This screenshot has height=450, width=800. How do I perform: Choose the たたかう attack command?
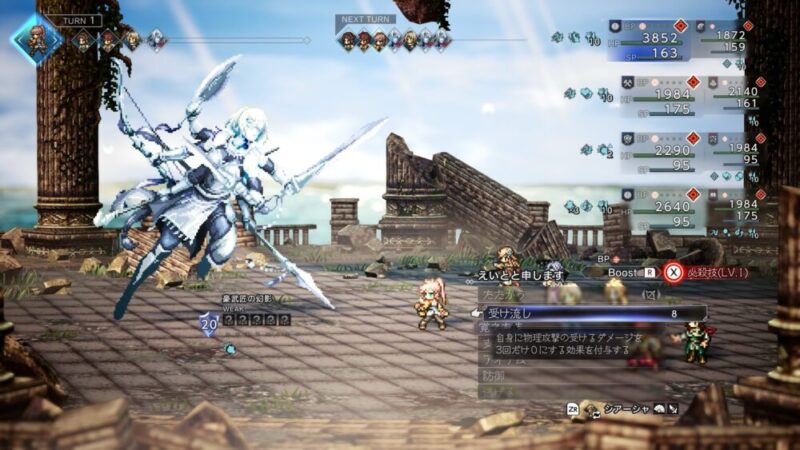(x=506, y=296)
